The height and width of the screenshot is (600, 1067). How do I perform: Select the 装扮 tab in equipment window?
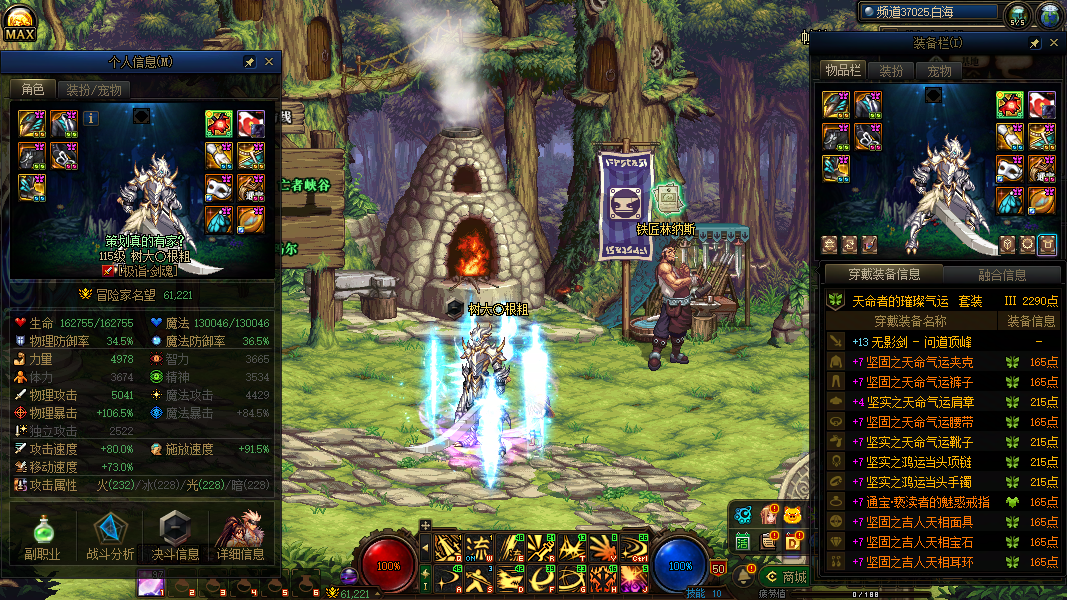coord(891,71)
